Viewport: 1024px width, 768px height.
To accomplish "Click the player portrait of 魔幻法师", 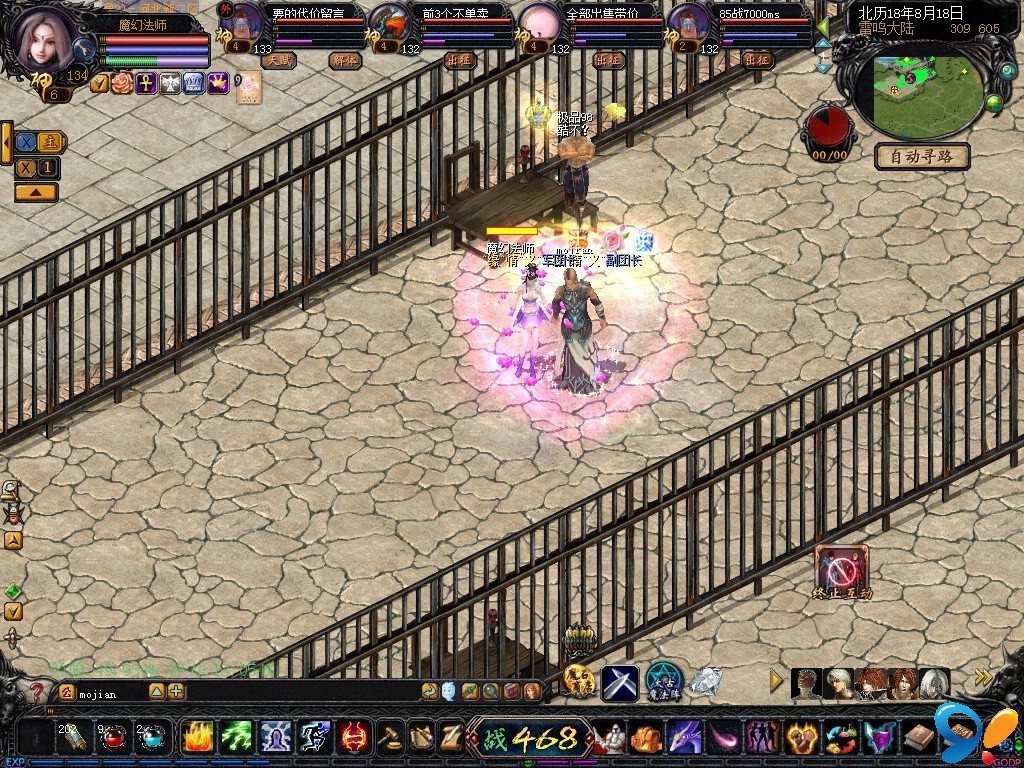I will [45, 40].
